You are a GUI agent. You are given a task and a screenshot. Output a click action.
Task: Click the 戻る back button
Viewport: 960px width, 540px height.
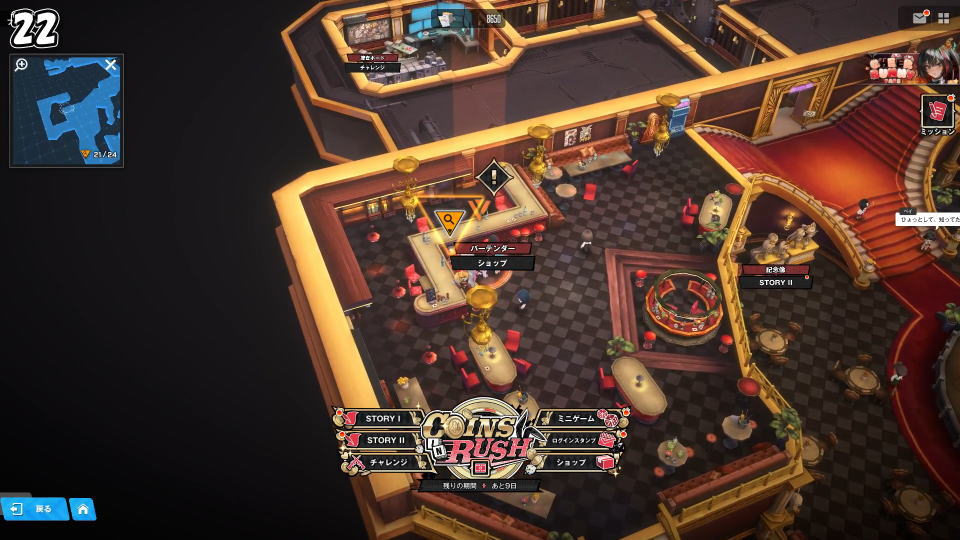click(x=32, y=509)
